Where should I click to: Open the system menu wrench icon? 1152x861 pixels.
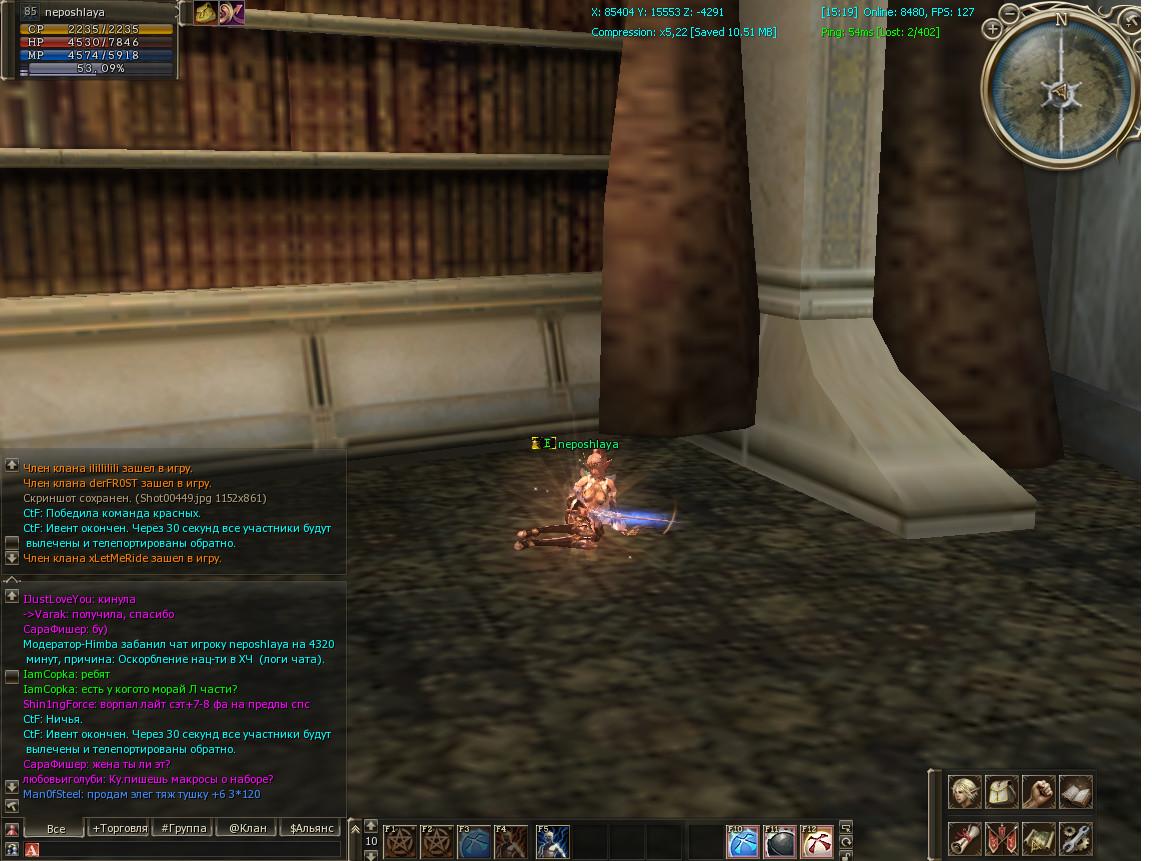(1076, 838)
